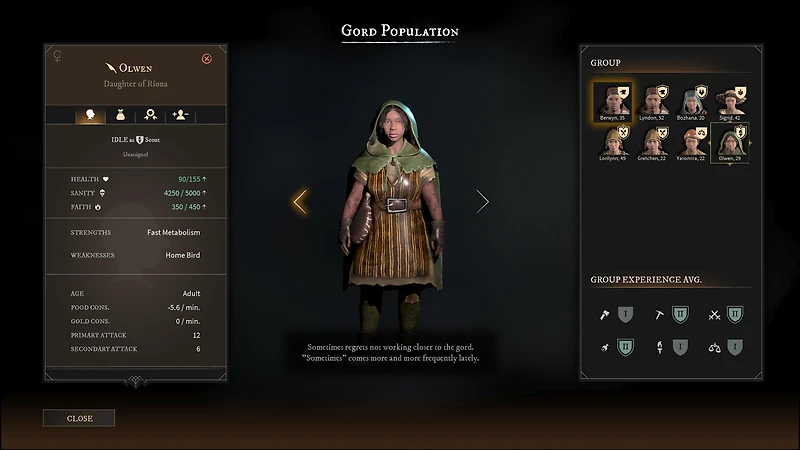Viewport: 800px width, 450px height.
Task: Choose Bozhana from the group list
Action: 693,100
